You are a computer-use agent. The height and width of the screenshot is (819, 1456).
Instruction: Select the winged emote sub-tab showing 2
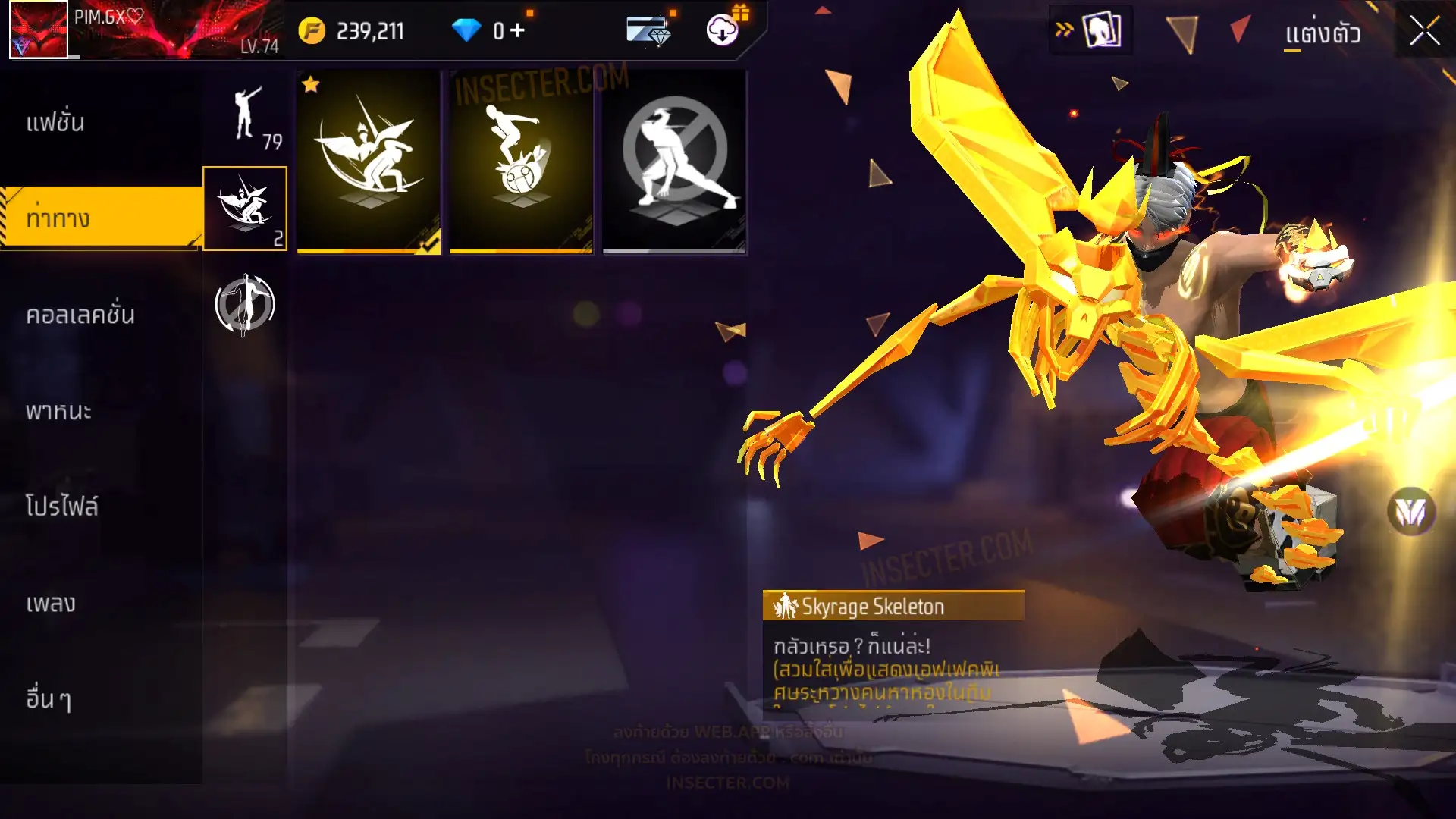[245, 209]
